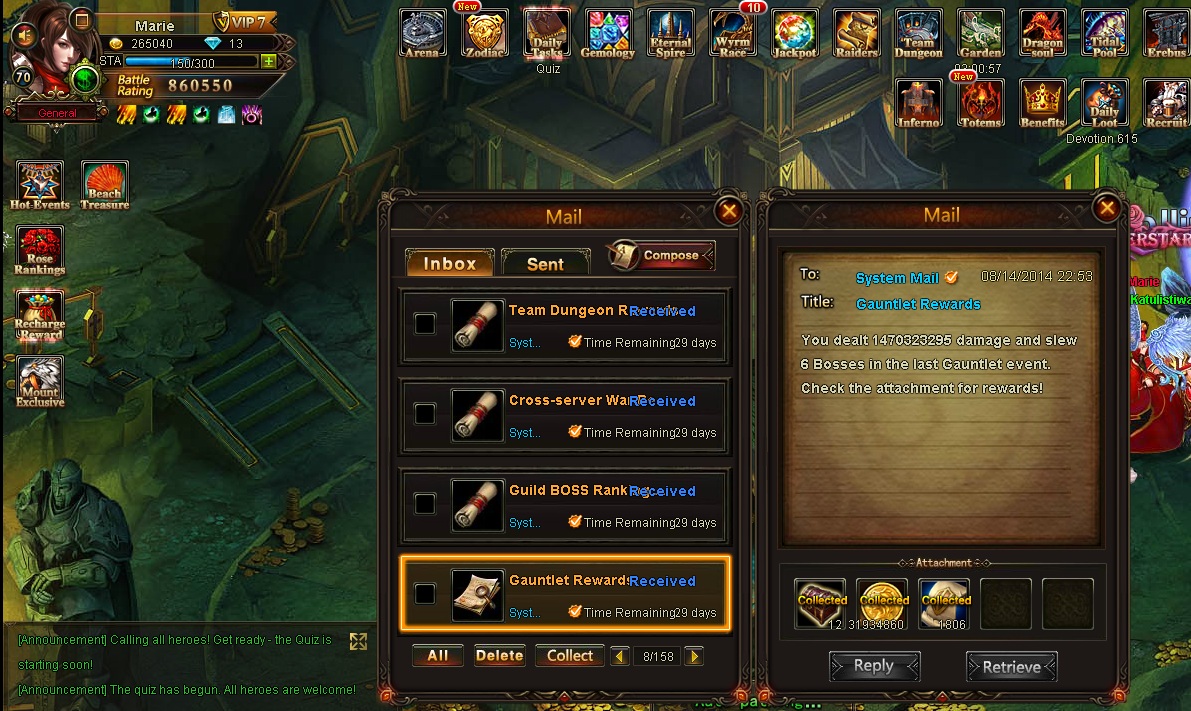Tick the Gauntlet Rewards mail checkbox
This screenshot has width=1191, height=711.
[425, 594]
